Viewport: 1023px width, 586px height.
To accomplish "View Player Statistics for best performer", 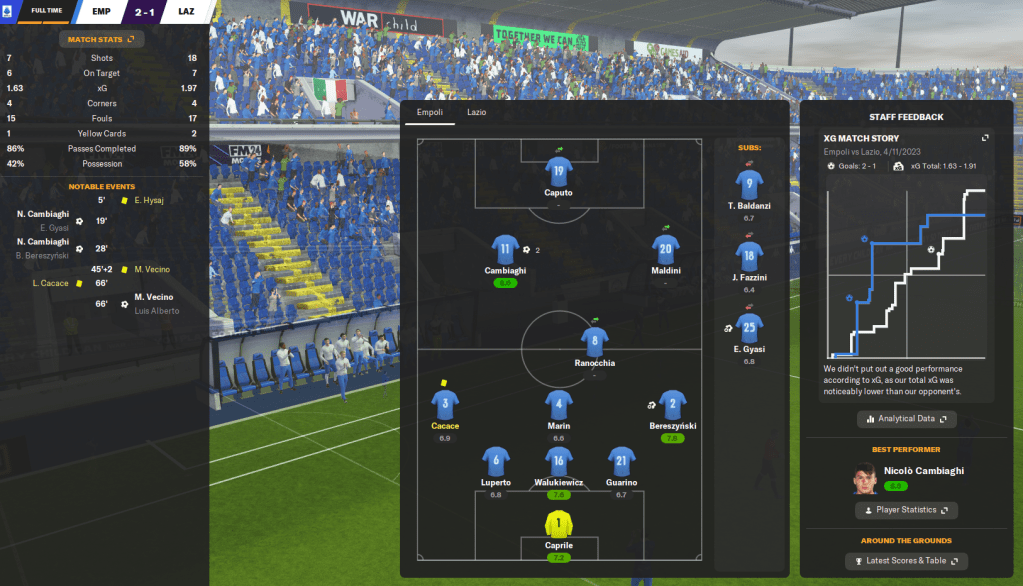I will pyautogui.click(x=907, y=510).
